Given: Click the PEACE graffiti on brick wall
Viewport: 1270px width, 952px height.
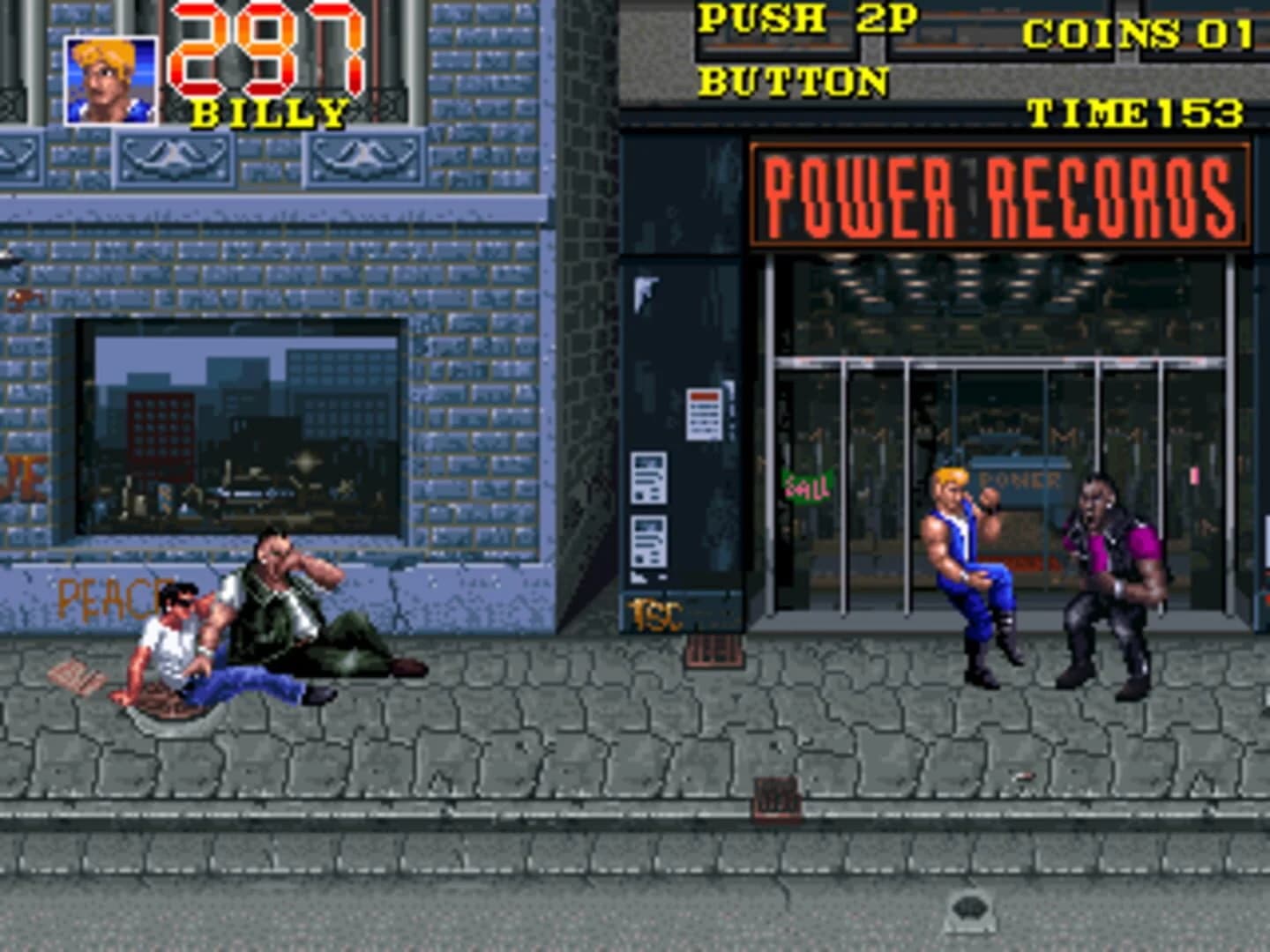Looking at the screenshot, I should tap(106, 599).
